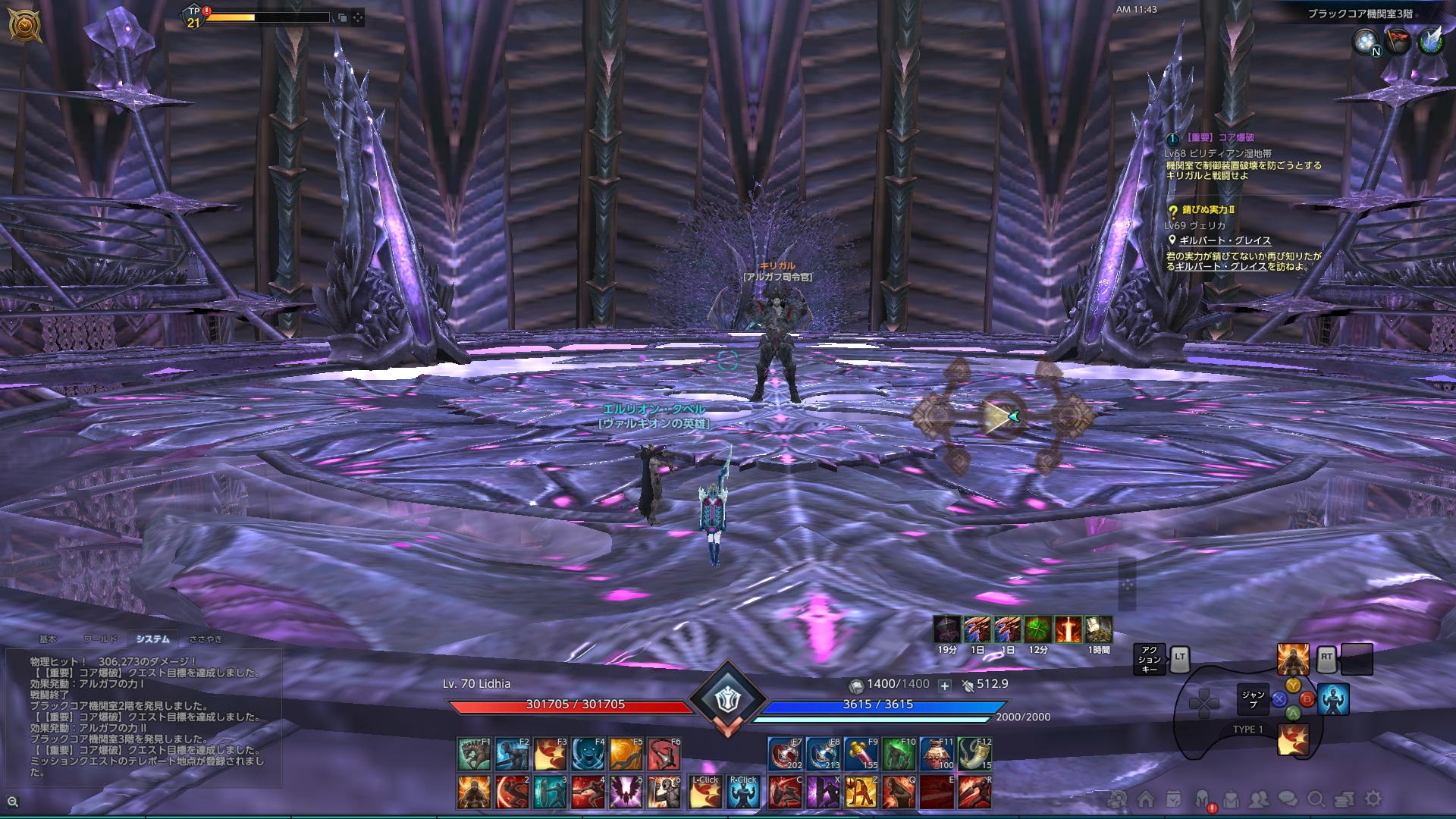Screen dimensions: 1456x819
Task: Open the settings gear icon
Action: [x=1373, y=799]
